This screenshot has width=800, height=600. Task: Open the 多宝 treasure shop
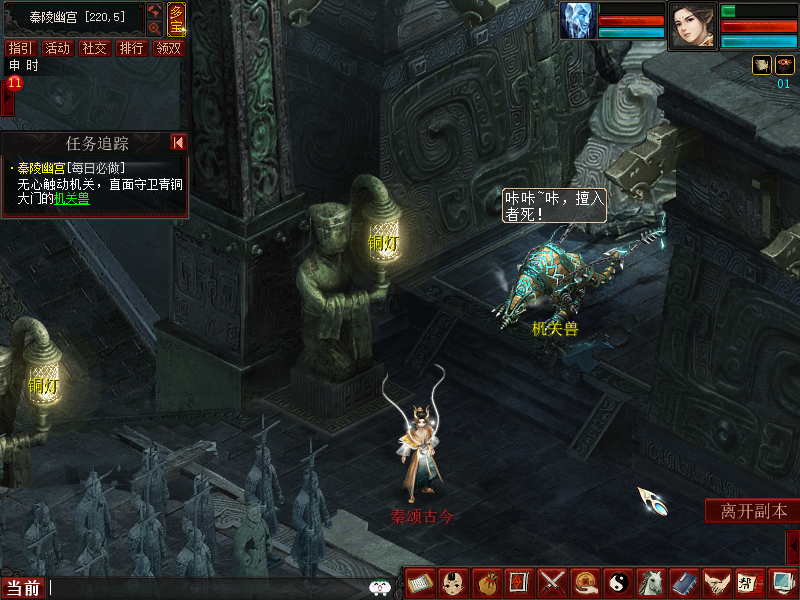pos(176,19)
